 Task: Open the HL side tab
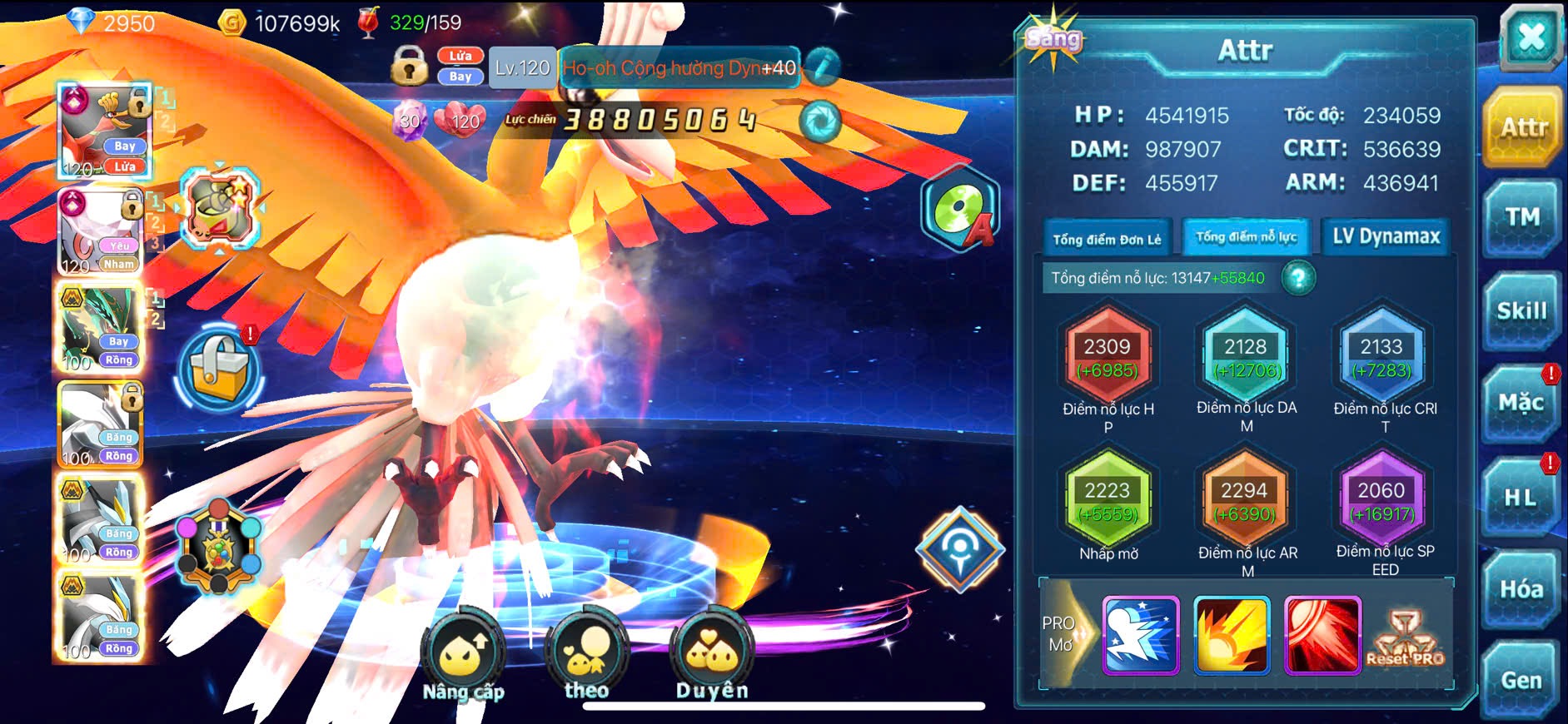[x=1520, y=498]
